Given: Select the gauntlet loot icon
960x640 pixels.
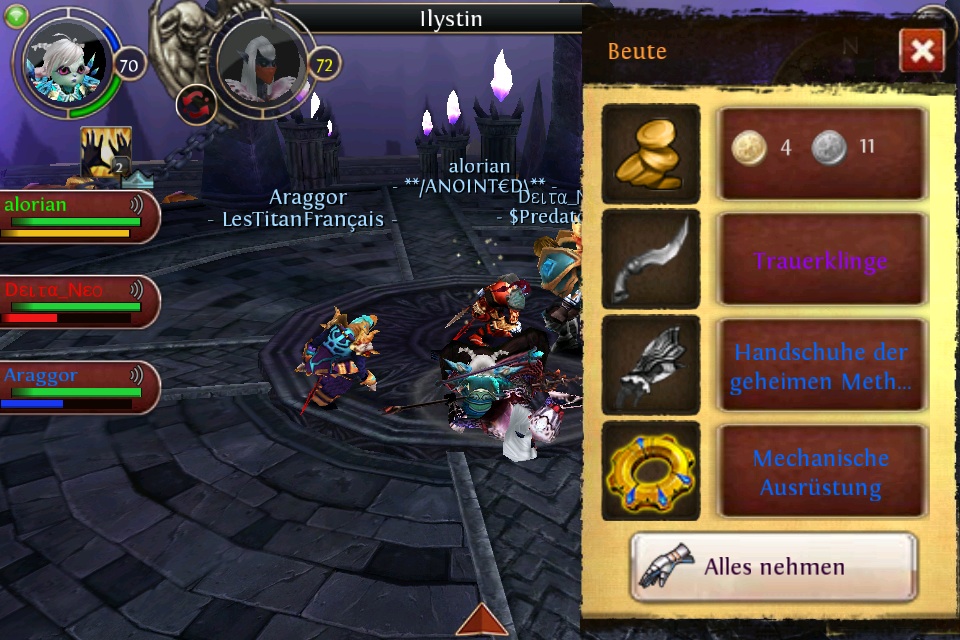Looking at the screenshot, I should (651, 365).
